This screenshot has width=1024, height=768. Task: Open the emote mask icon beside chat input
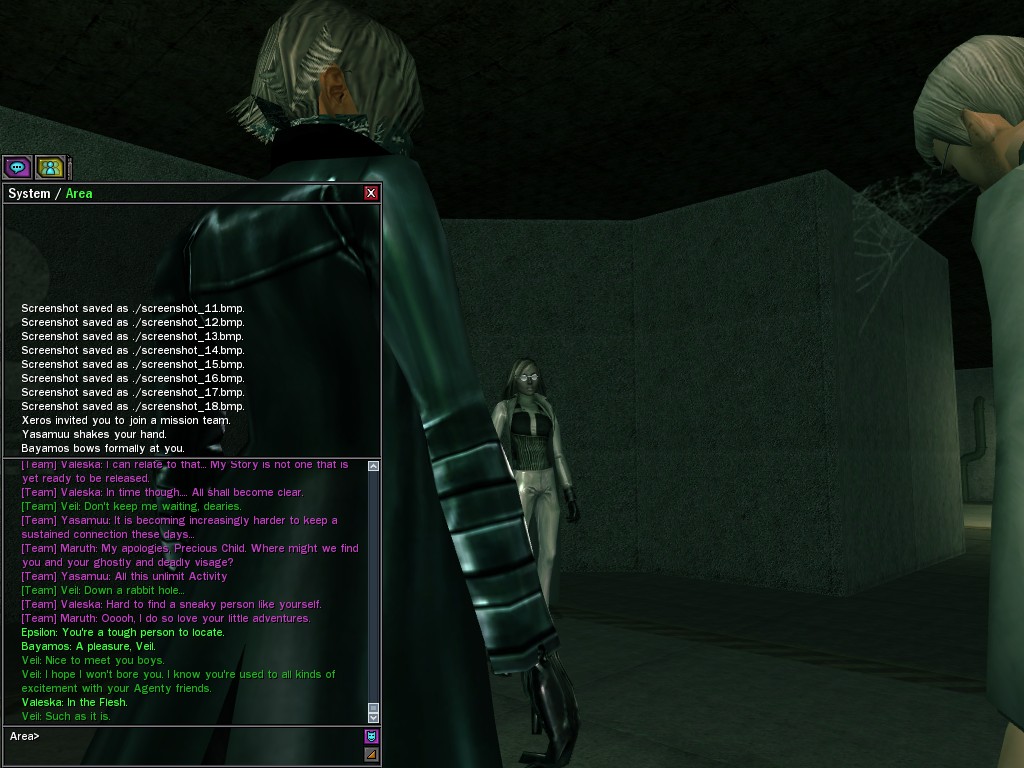372,737
